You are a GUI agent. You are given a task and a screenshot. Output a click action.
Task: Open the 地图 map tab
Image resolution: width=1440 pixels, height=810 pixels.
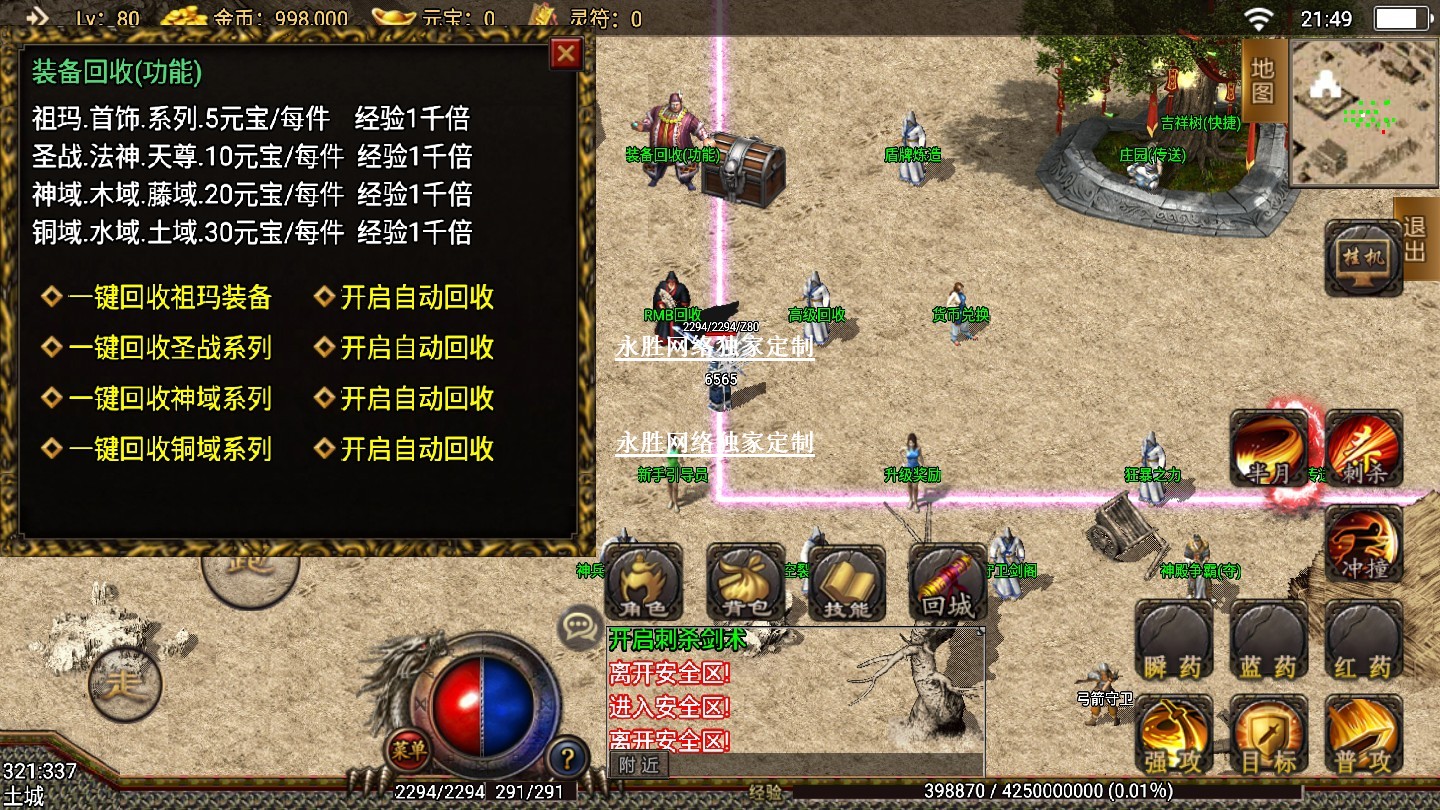1263,80
